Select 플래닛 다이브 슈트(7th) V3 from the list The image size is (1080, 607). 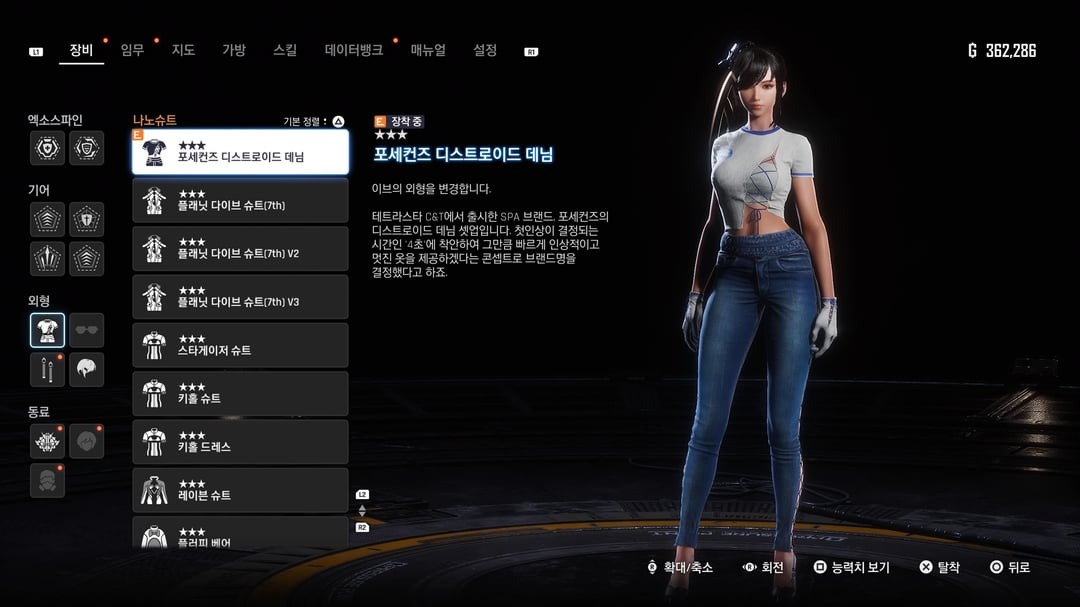(x=240, y=297)
